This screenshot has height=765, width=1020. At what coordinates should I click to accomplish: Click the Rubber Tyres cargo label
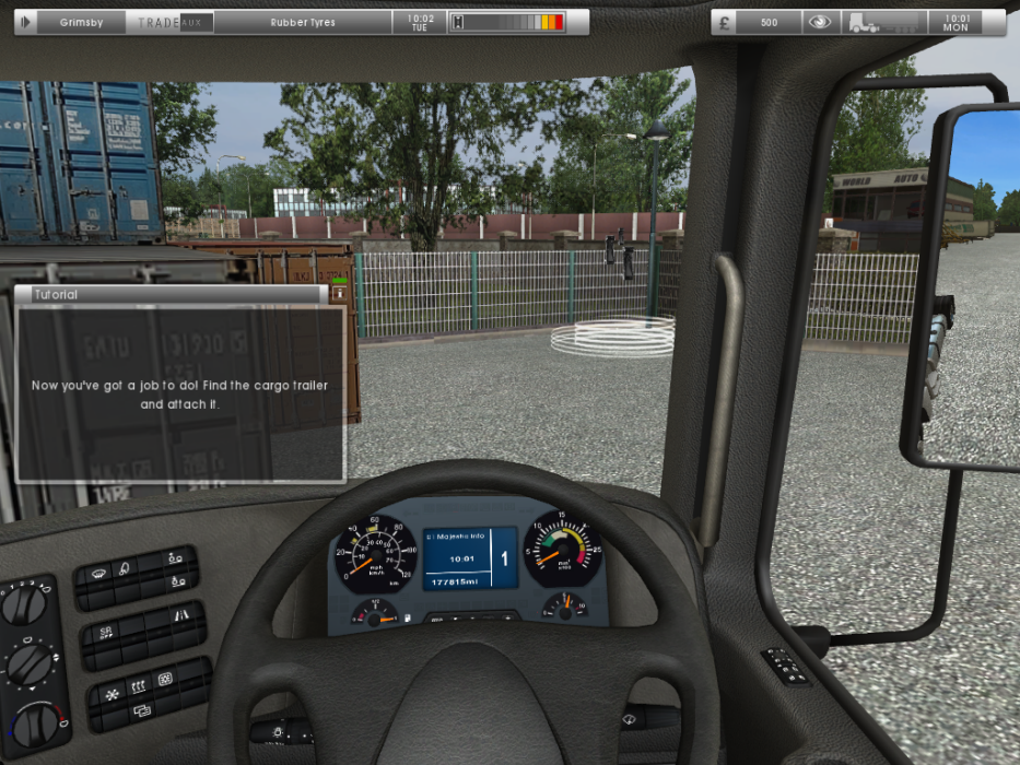click(x=303, y=22)
